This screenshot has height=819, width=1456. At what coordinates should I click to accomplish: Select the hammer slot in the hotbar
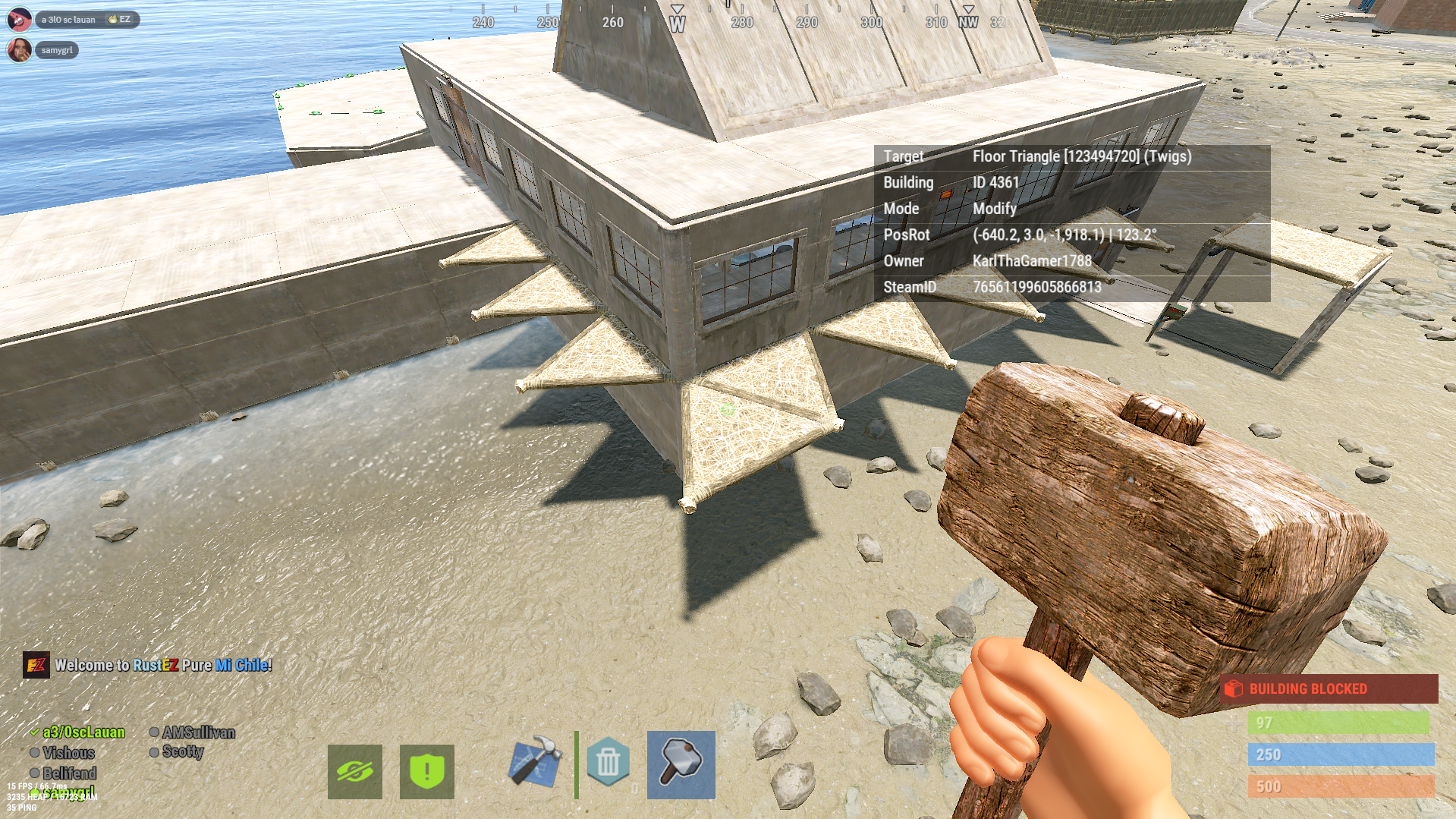pyautogui.click(x=681, y=764)
